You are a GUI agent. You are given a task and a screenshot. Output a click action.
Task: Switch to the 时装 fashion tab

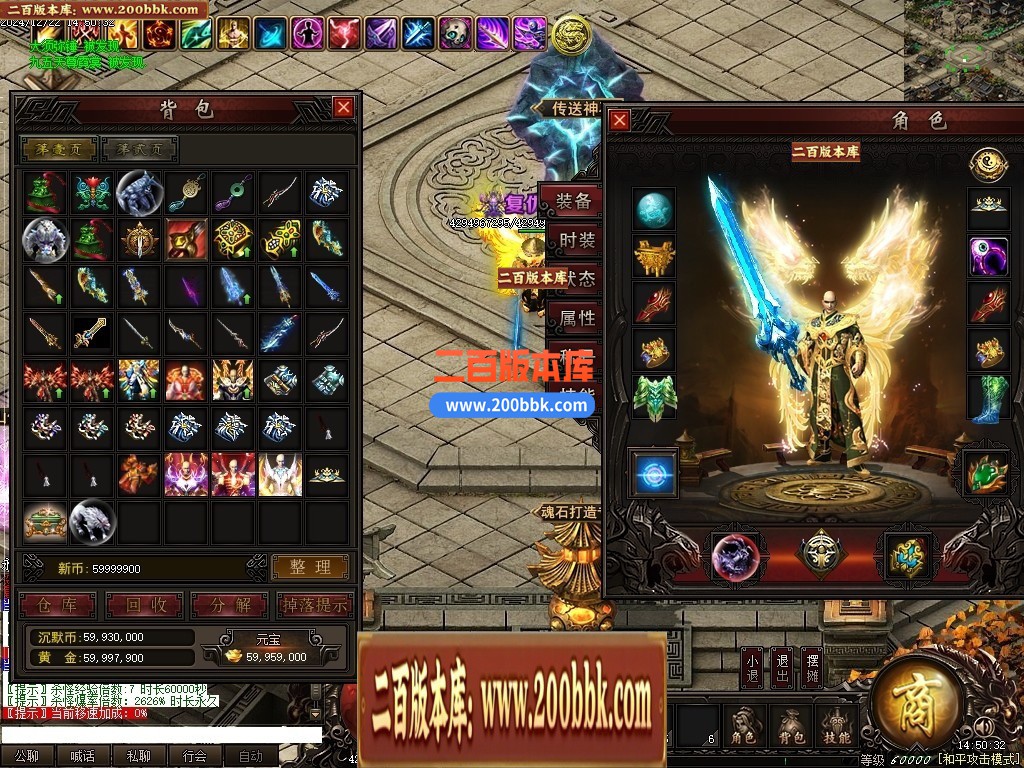tap(575, 241)
